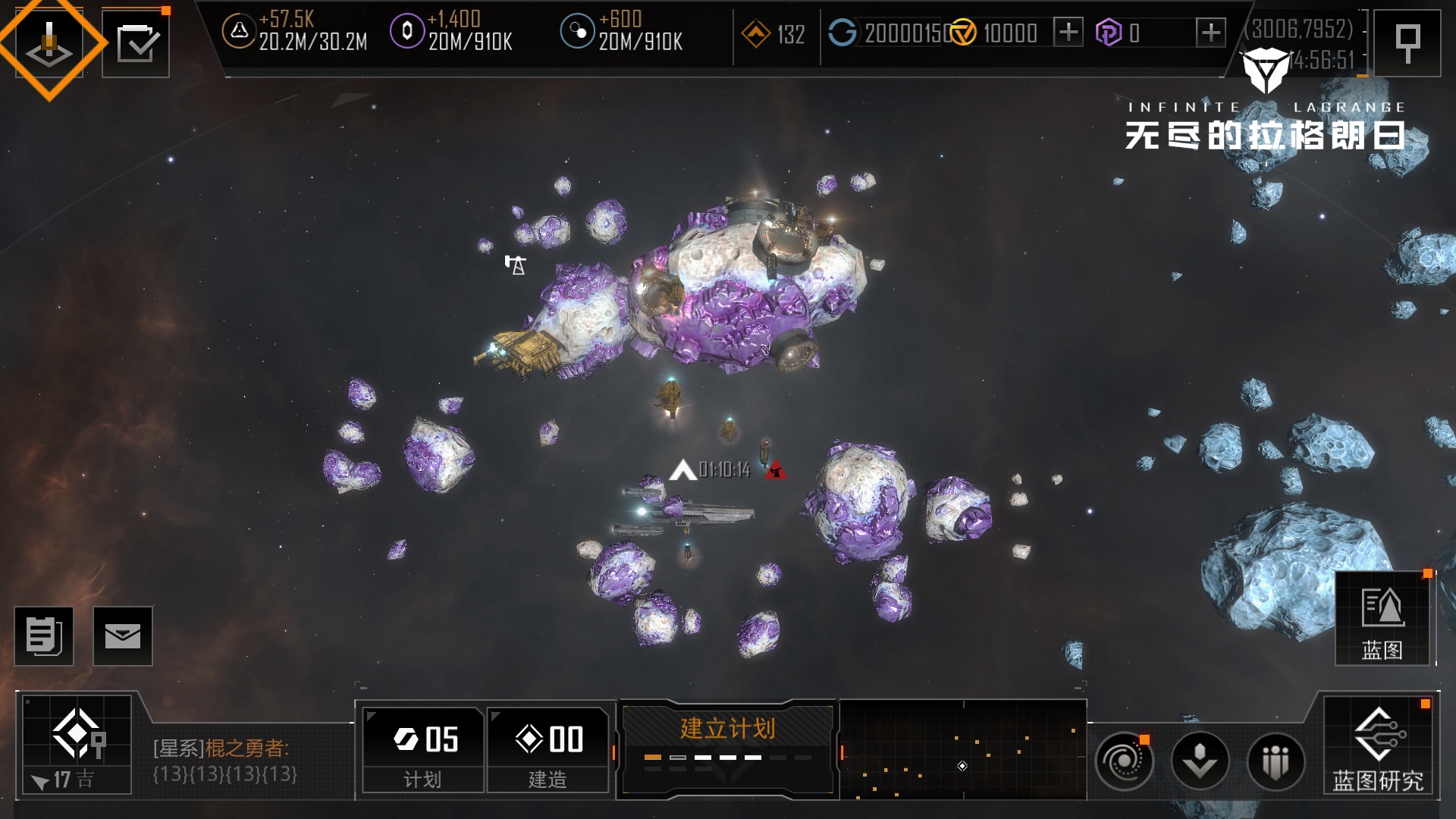Viewport: 1456px width, 819px height.
Task: Click the red enemy warning marker
Action: click(x=775, y=471)
